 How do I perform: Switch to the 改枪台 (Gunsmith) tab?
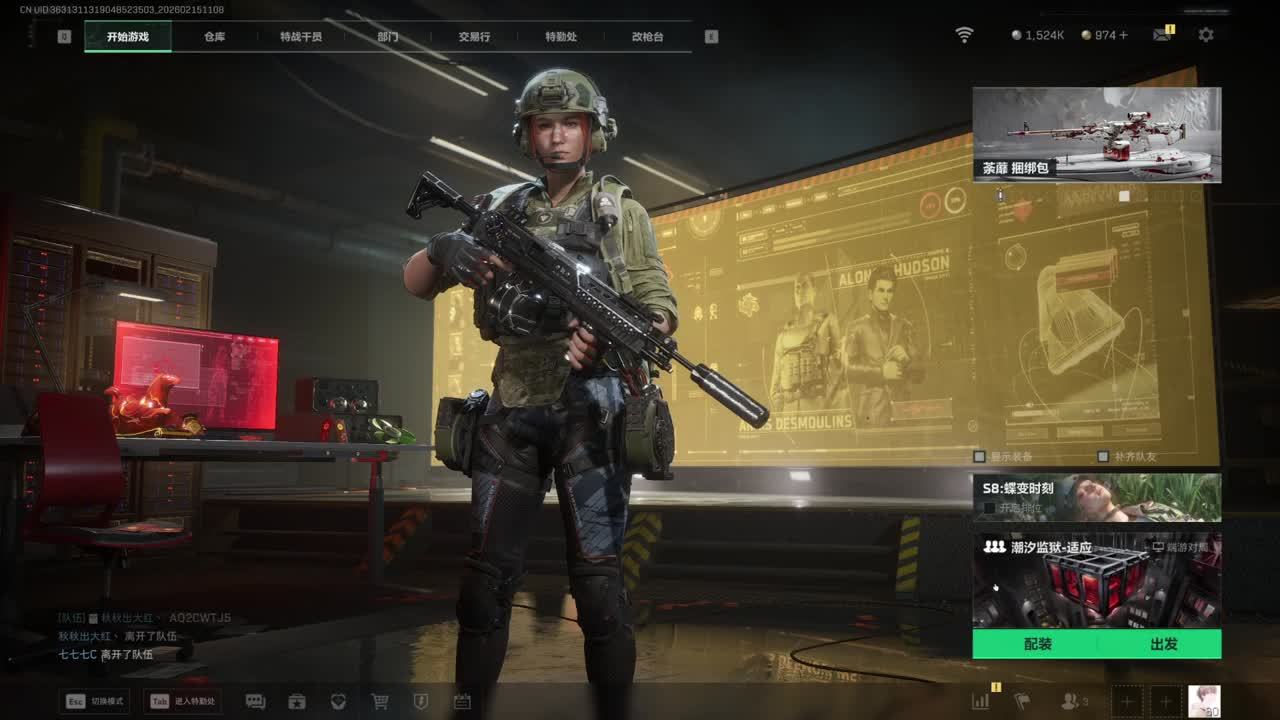point(647,37)
